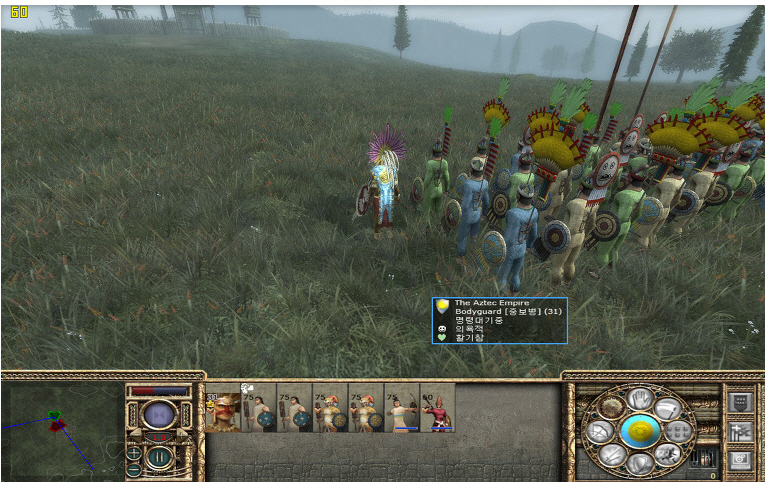Click the banners side panel button

click(x=742, y=432)
